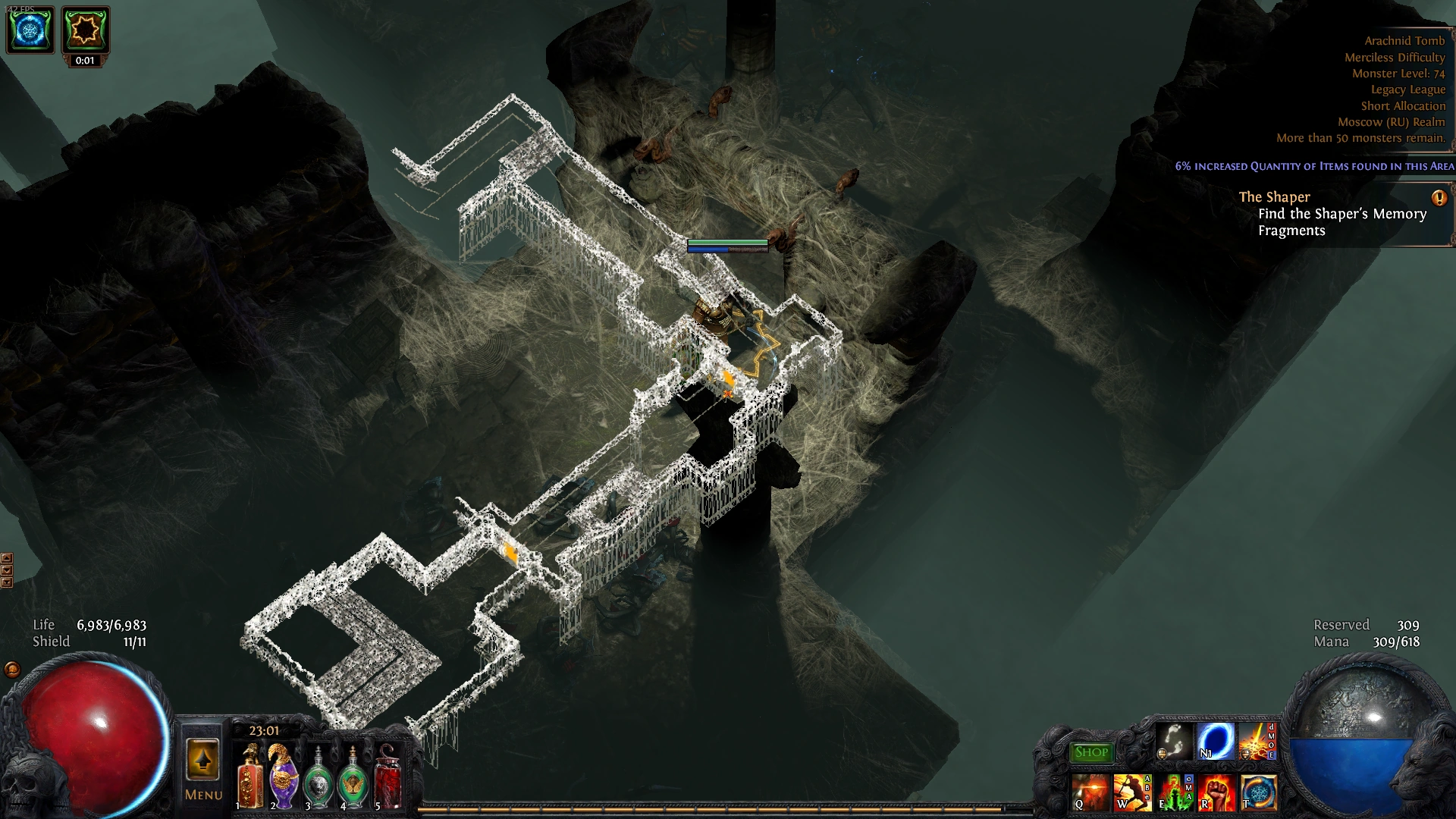Click the expiring buff showing 0:01 timer
This screenshot has height=819, width=1456.
pos(85,31)
